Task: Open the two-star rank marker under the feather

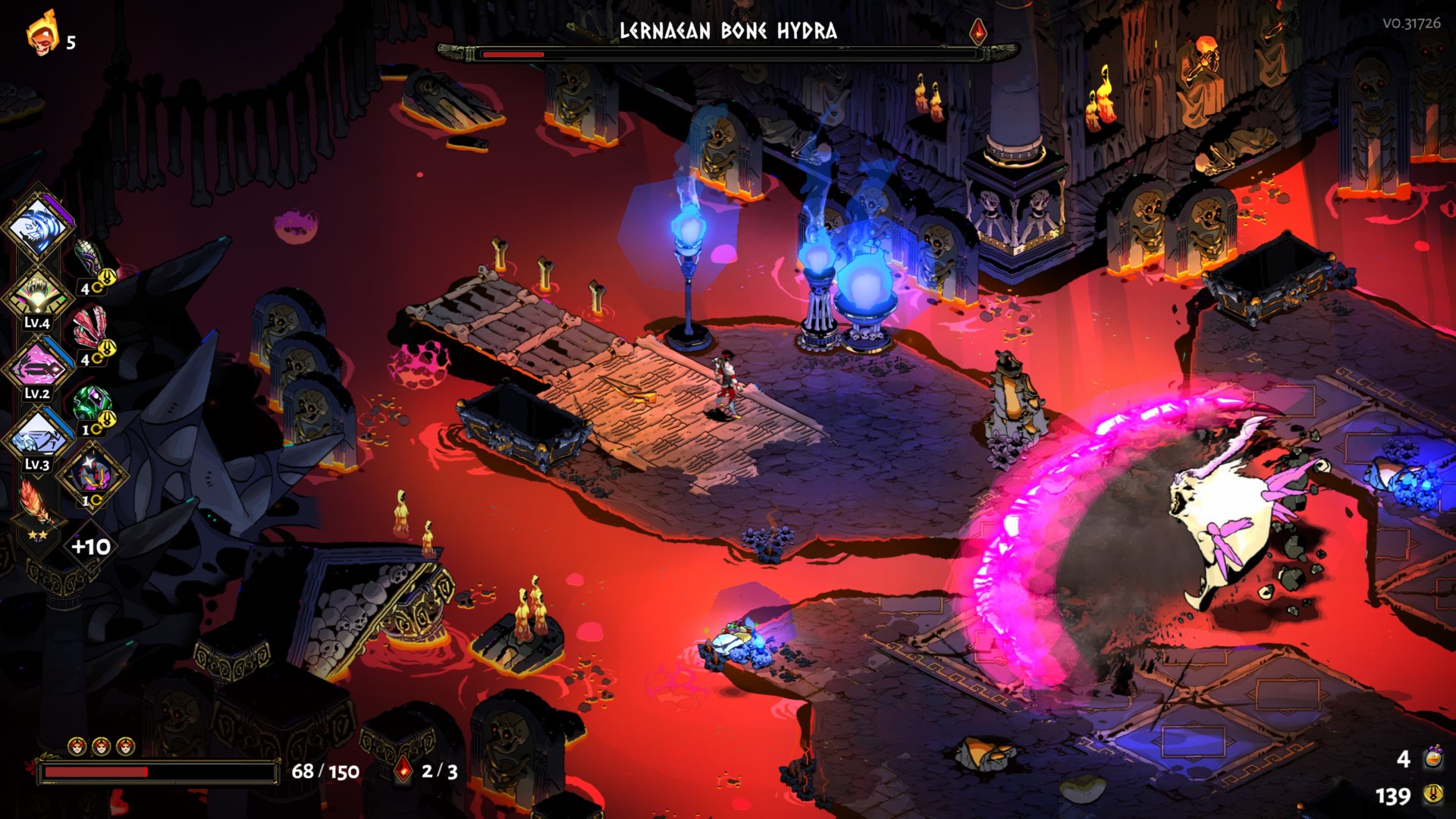Action: (36, 535)
